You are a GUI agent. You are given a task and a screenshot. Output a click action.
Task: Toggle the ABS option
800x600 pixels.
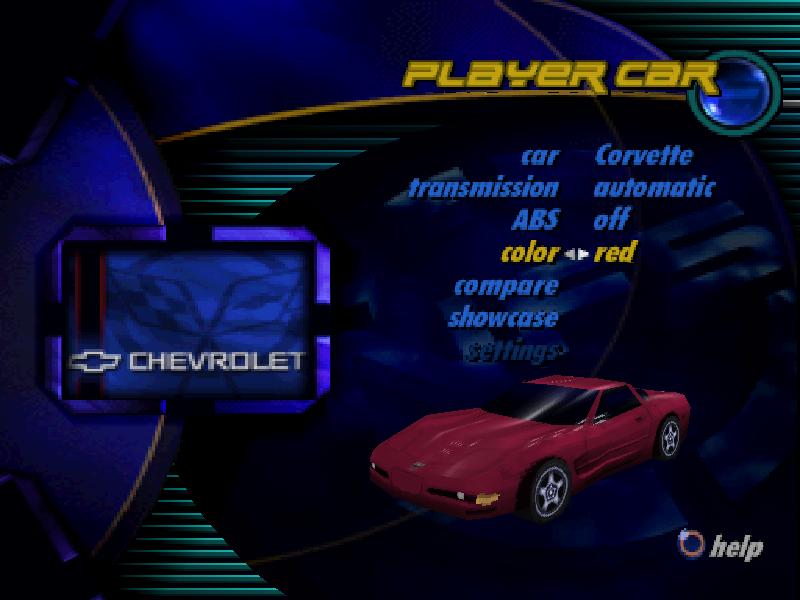tap(535, 220)
